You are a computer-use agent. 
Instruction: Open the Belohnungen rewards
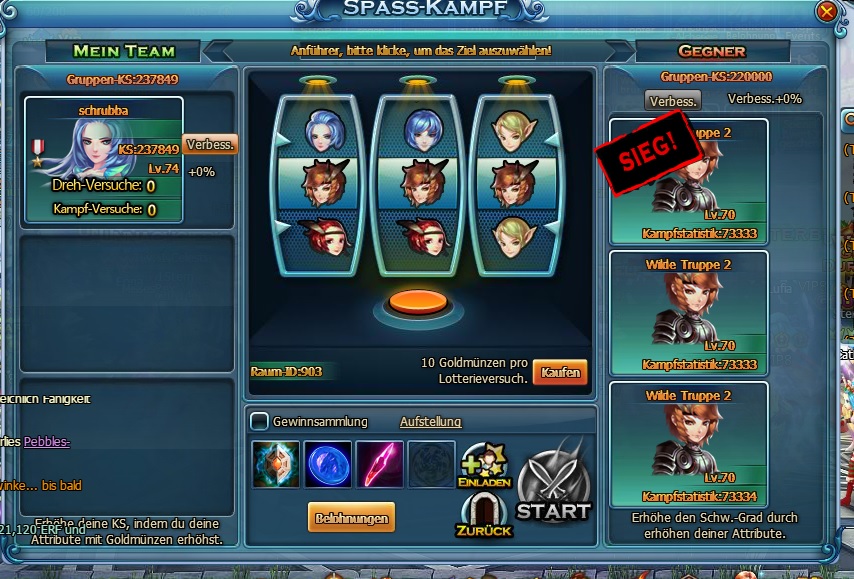351,516
